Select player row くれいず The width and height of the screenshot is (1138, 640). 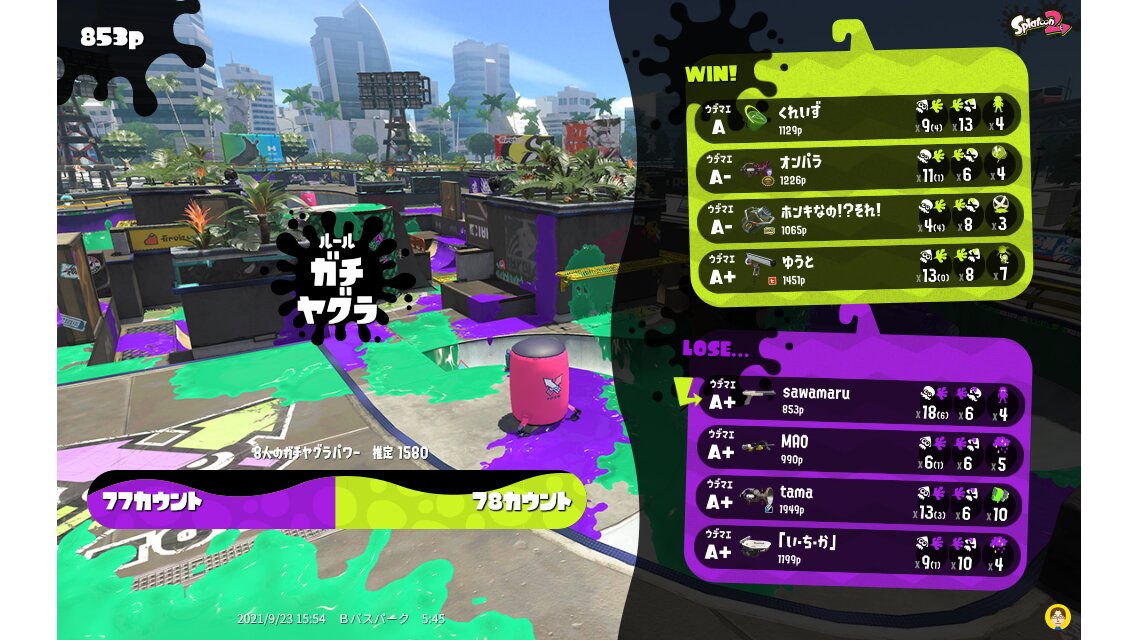(x=858, y=117)
